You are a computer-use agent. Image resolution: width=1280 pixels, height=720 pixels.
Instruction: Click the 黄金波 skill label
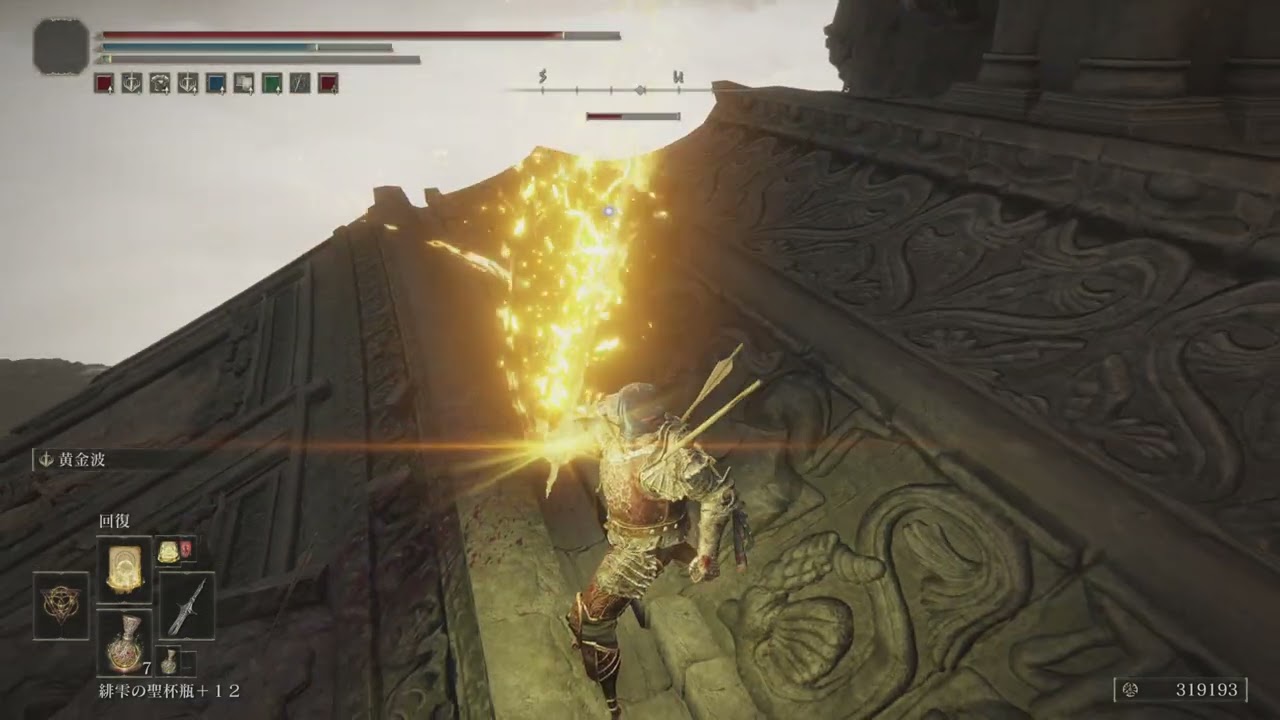tap(80, 460)
